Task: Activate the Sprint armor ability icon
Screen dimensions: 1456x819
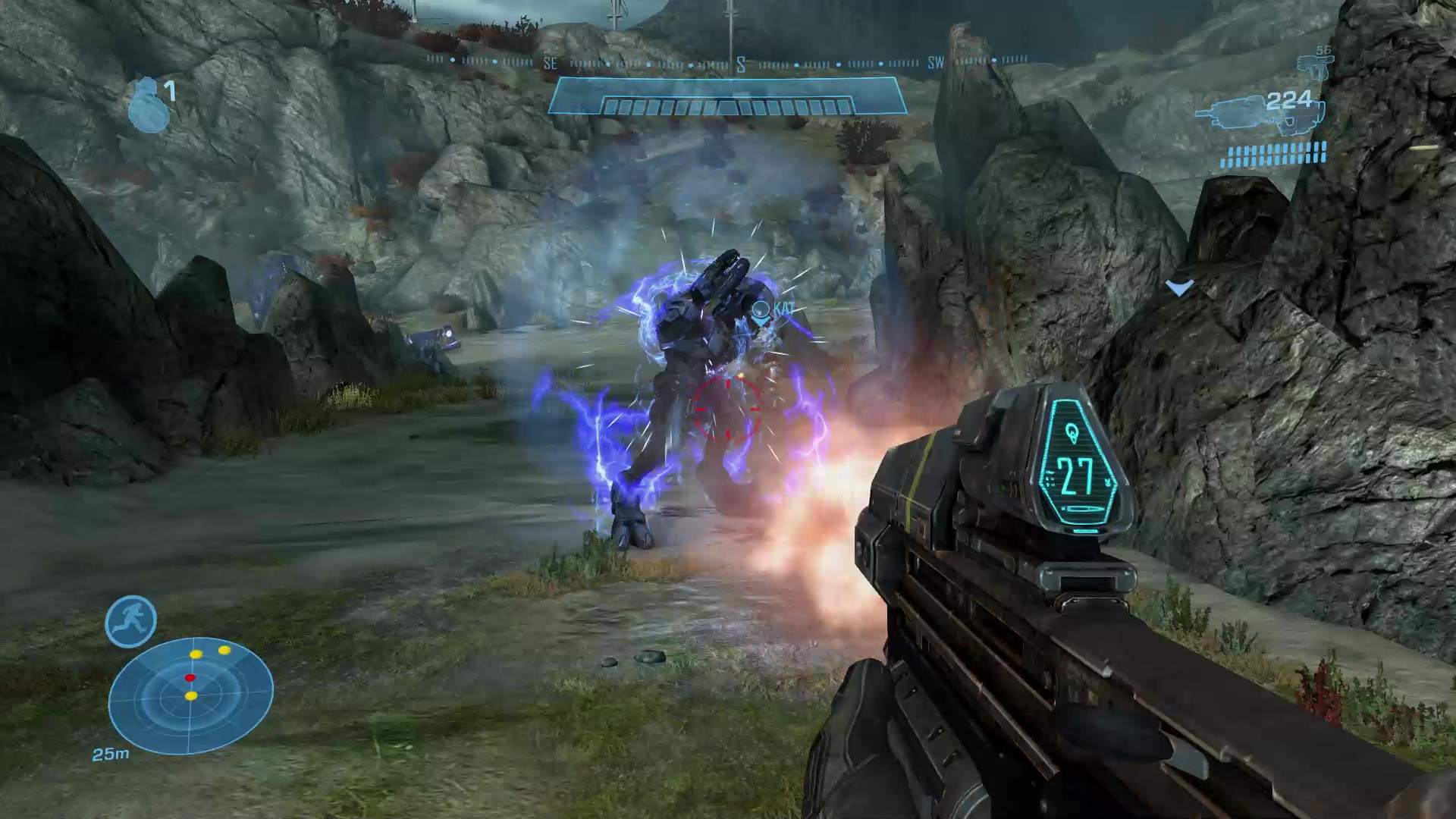Action: point(130,621)
